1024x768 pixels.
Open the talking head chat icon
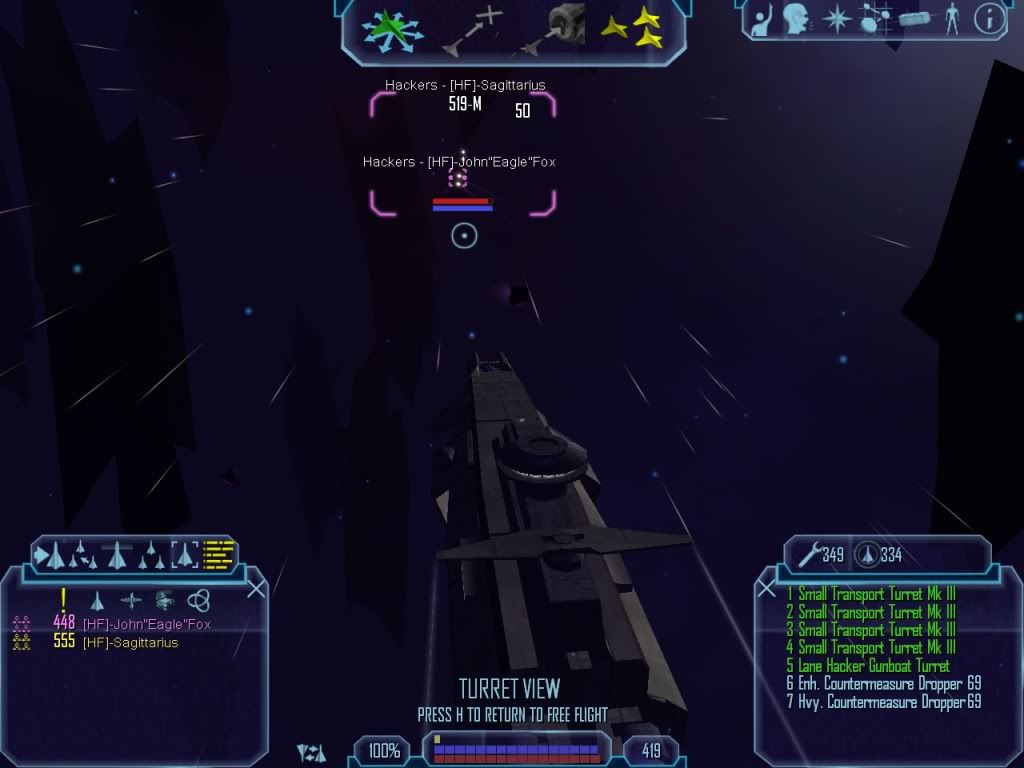coord(796,19)
